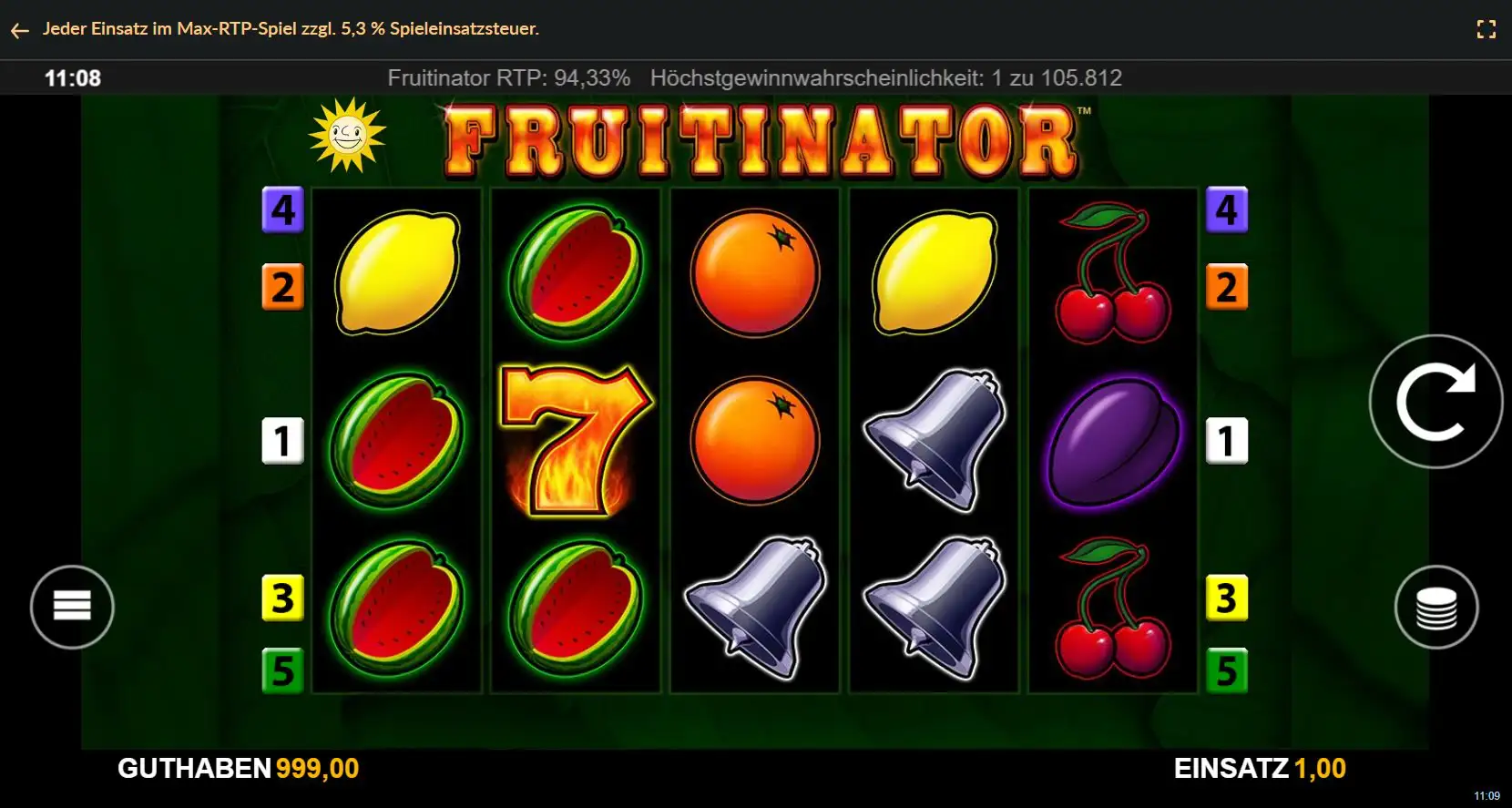Spin the reels with the circular arrow button

coord(1435,402)
